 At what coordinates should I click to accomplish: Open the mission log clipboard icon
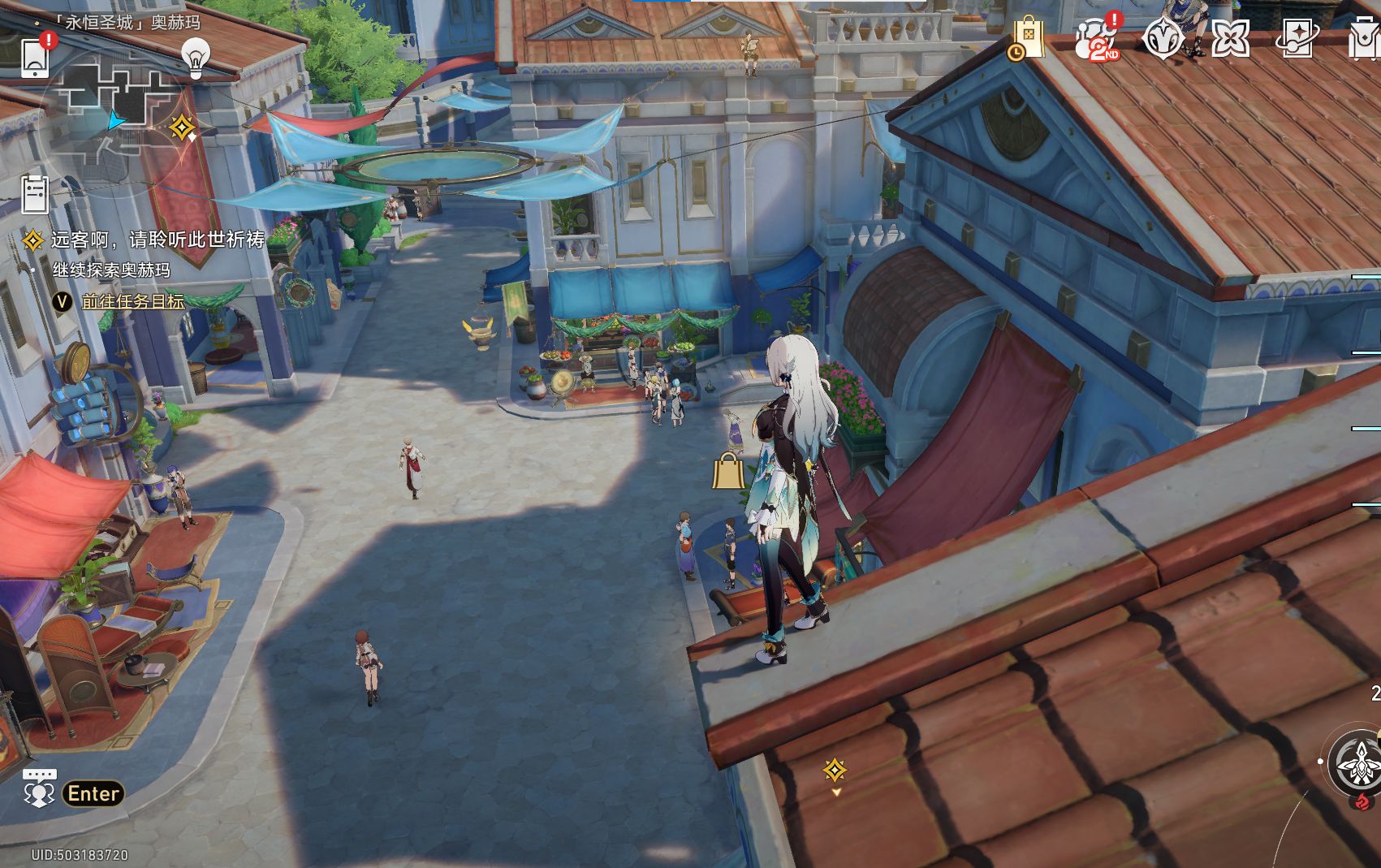click(x=35, y=194)
